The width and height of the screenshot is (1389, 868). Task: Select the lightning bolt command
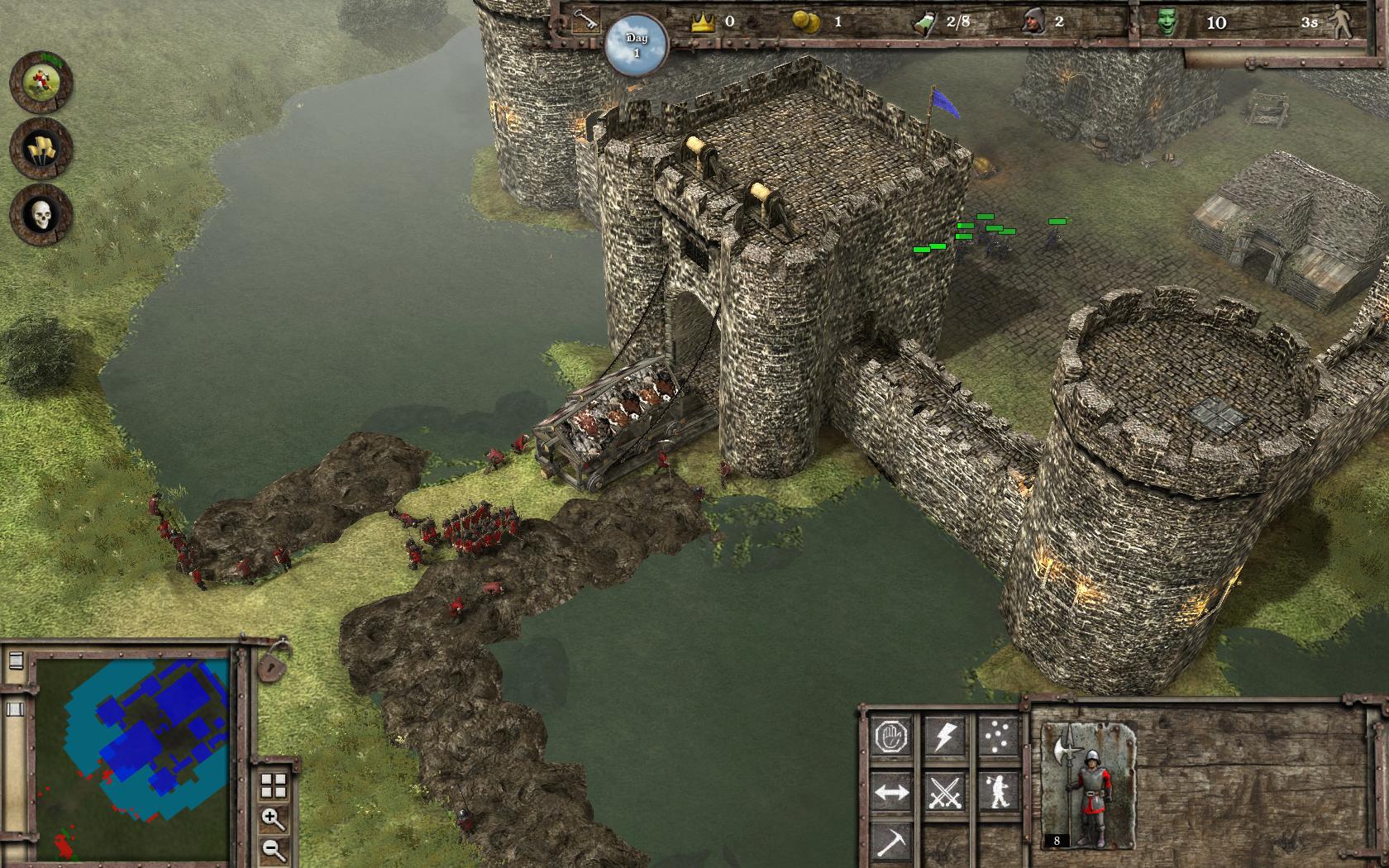943,735
